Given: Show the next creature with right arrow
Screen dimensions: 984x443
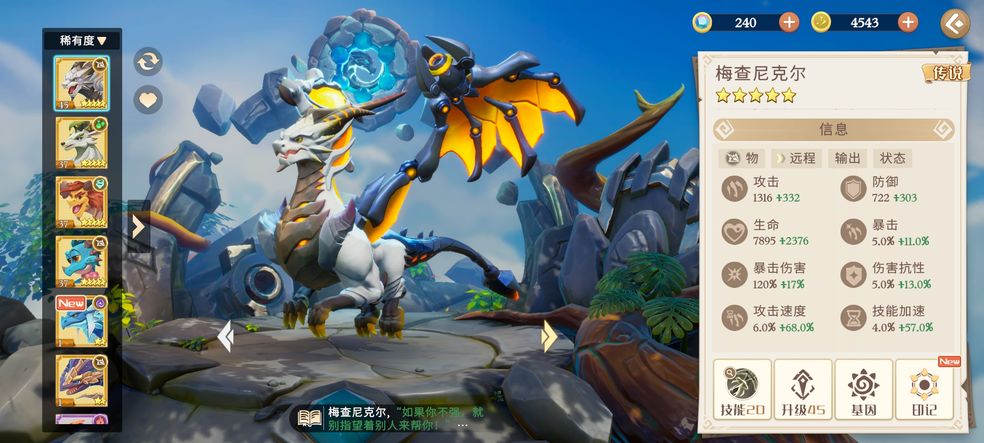Looking at the screenshot, I should coord(548,336).
